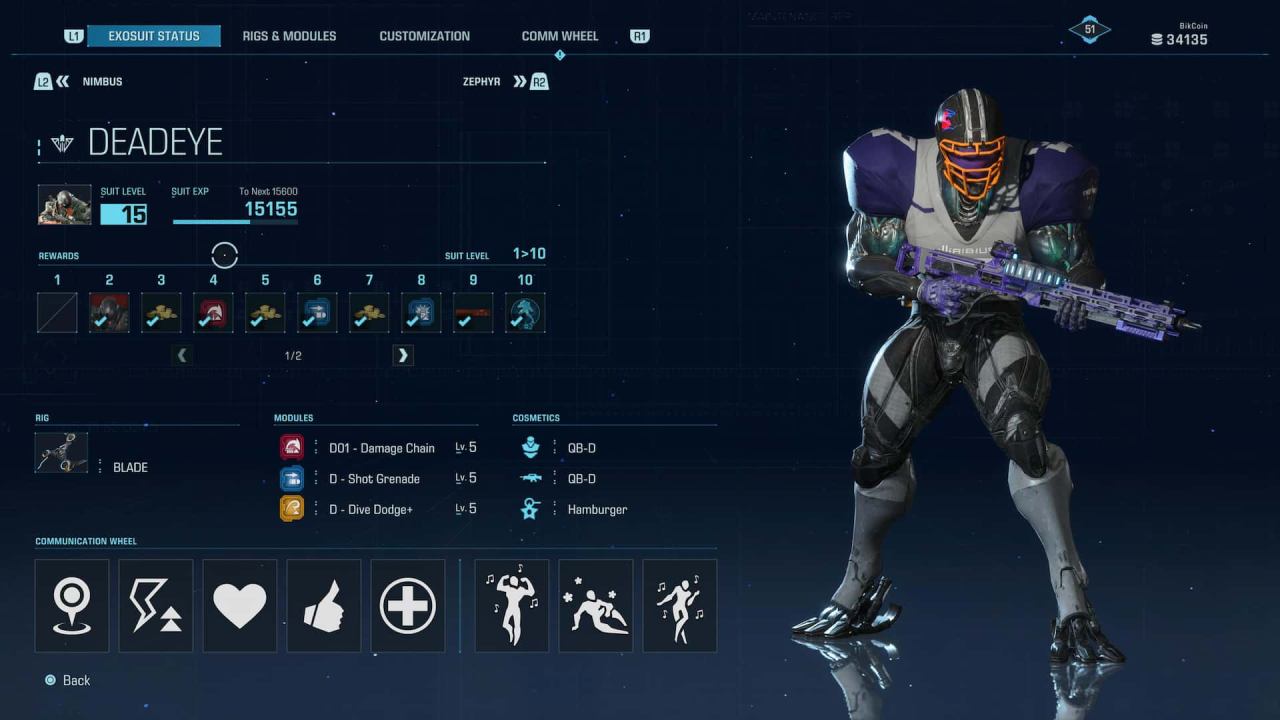
Task: Choose the flex dance emote icon
Action: click(x=511, y=605)
